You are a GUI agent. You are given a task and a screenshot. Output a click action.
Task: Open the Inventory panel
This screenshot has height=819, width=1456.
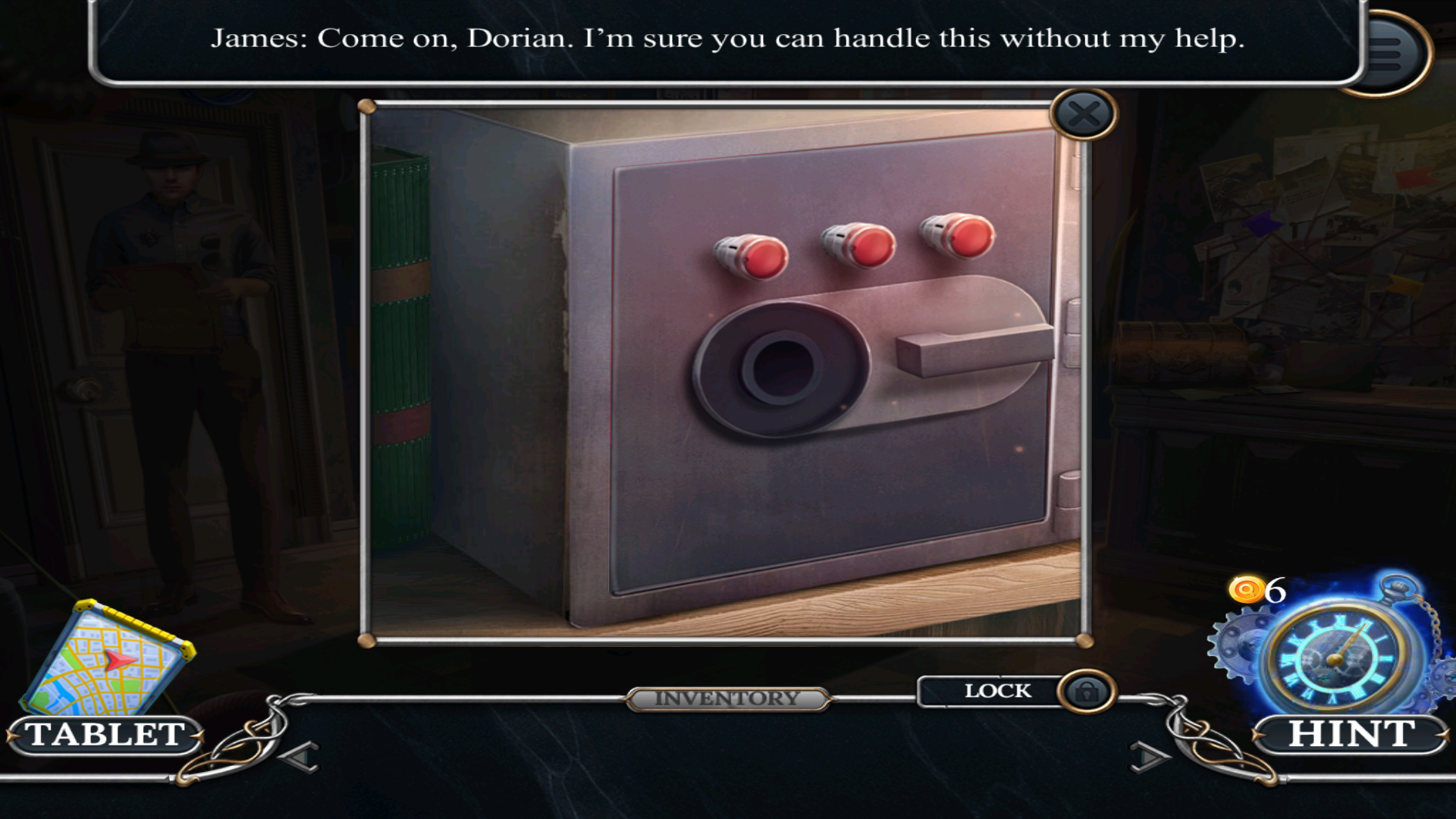pos(727,698)
